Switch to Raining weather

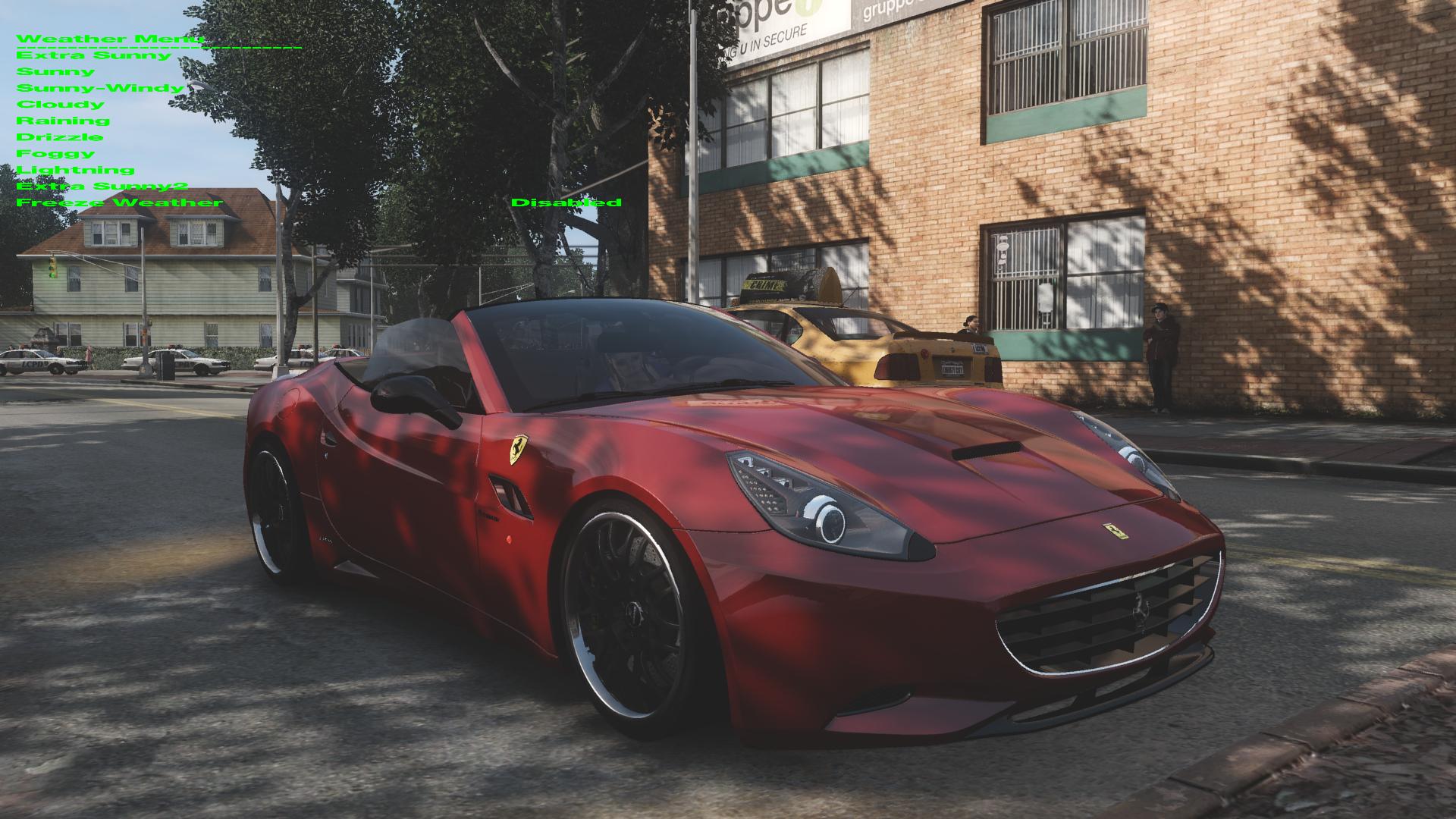pyautogui.click(x=64, y=120)
